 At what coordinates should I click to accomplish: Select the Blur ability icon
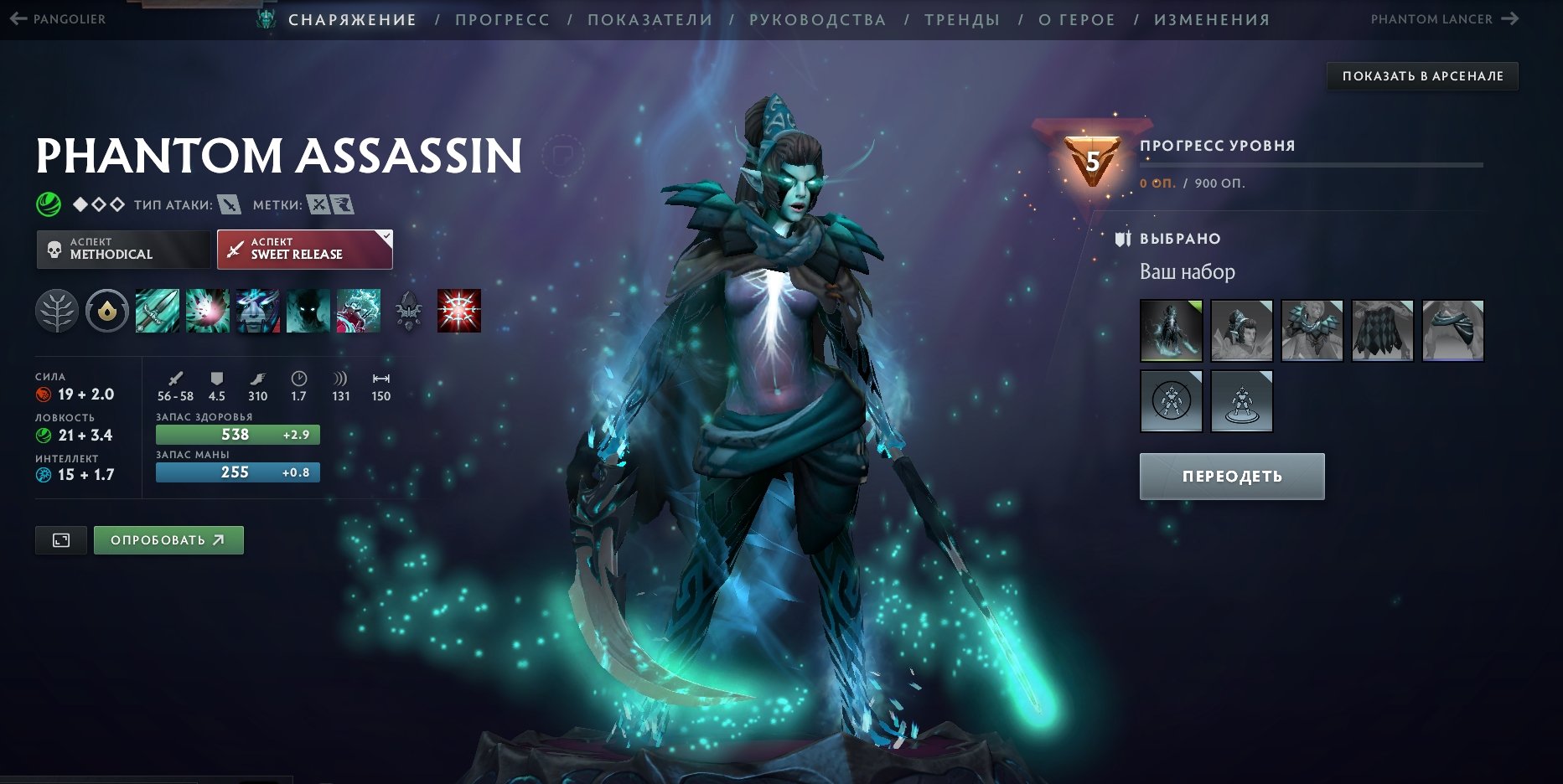tap(258, 311)
